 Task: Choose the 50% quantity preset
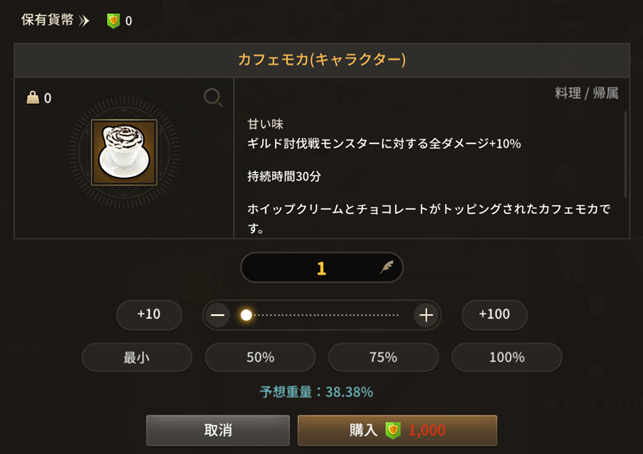pos(260,357)
